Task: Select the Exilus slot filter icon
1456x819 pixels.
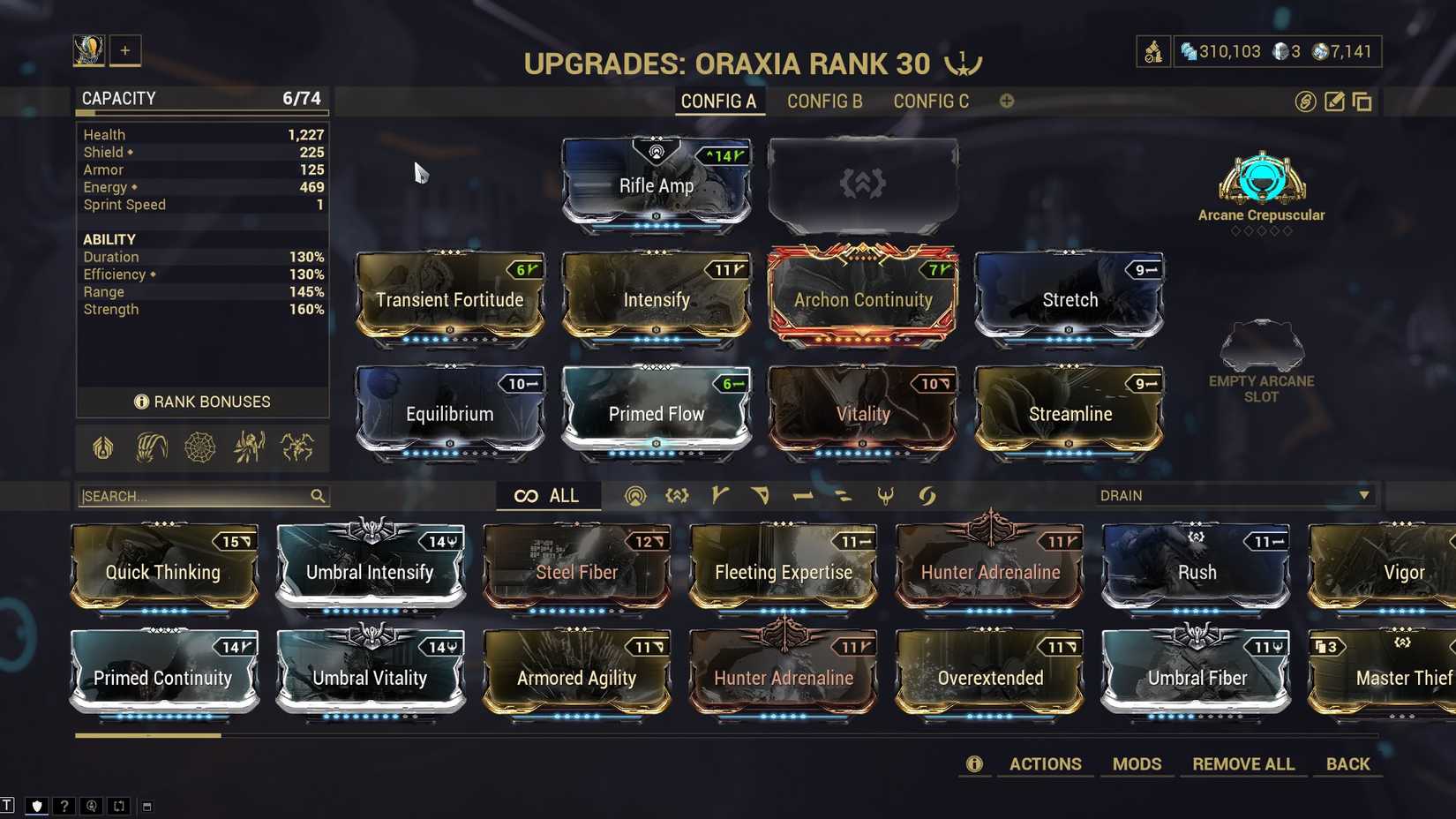Action: (677, 496)
